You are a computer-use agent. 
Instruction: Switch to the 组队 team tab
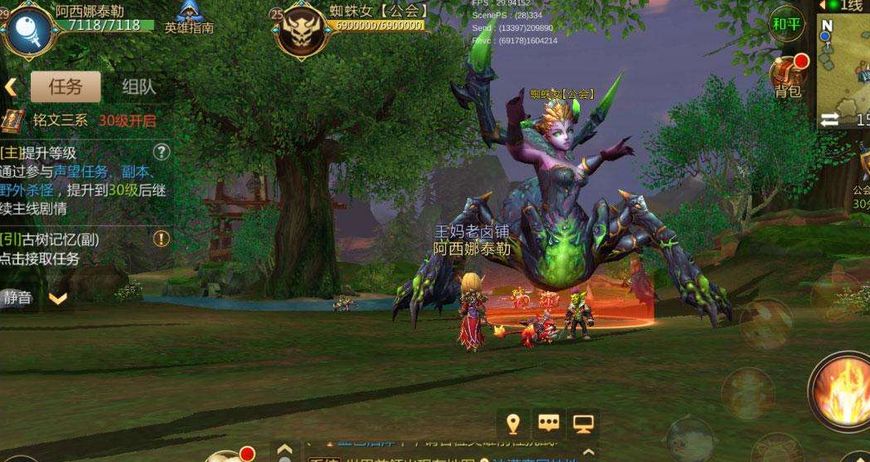point(138,86)
